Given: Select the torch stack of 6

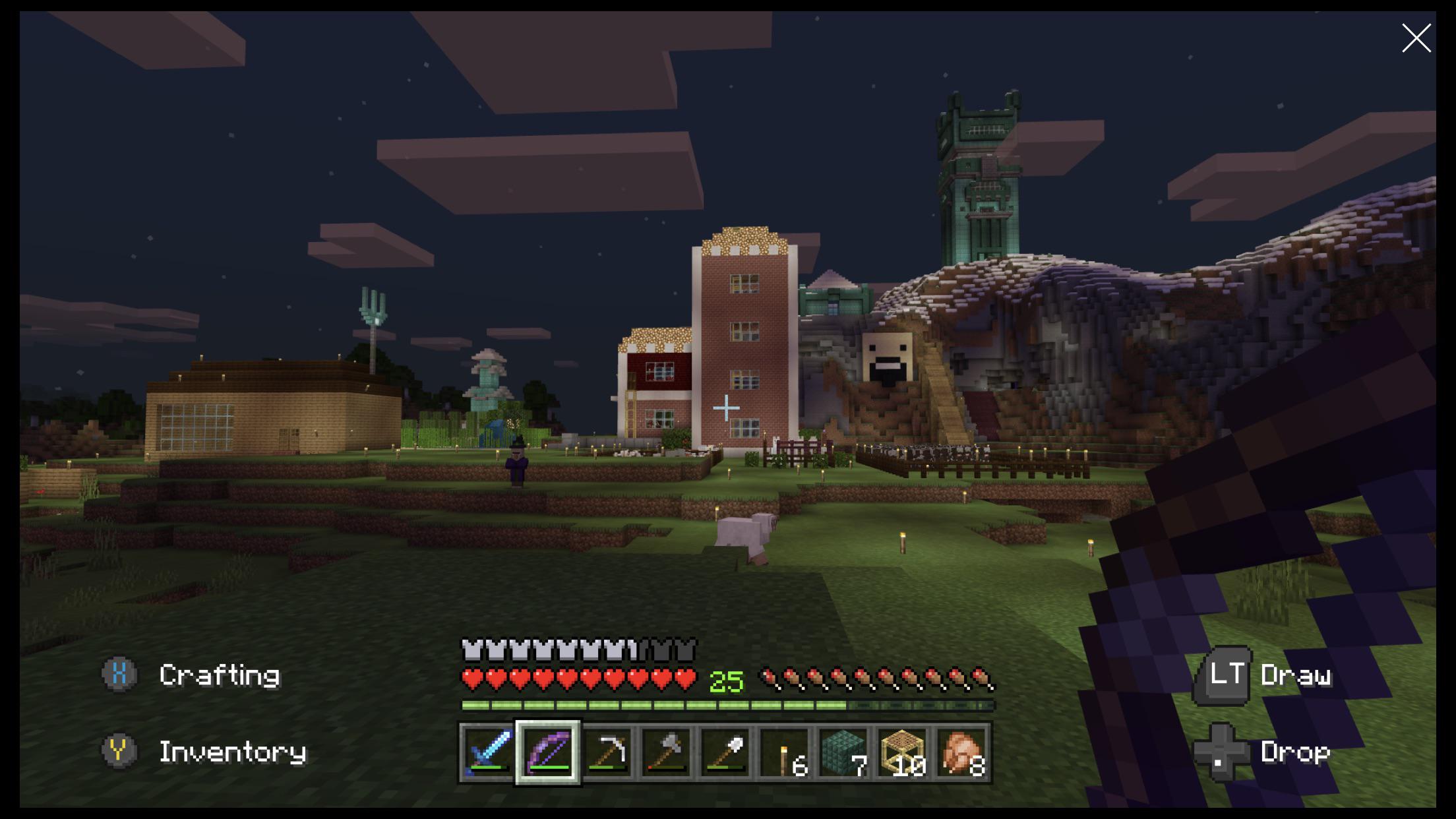Looking at the screenshot, I should 784,752.
